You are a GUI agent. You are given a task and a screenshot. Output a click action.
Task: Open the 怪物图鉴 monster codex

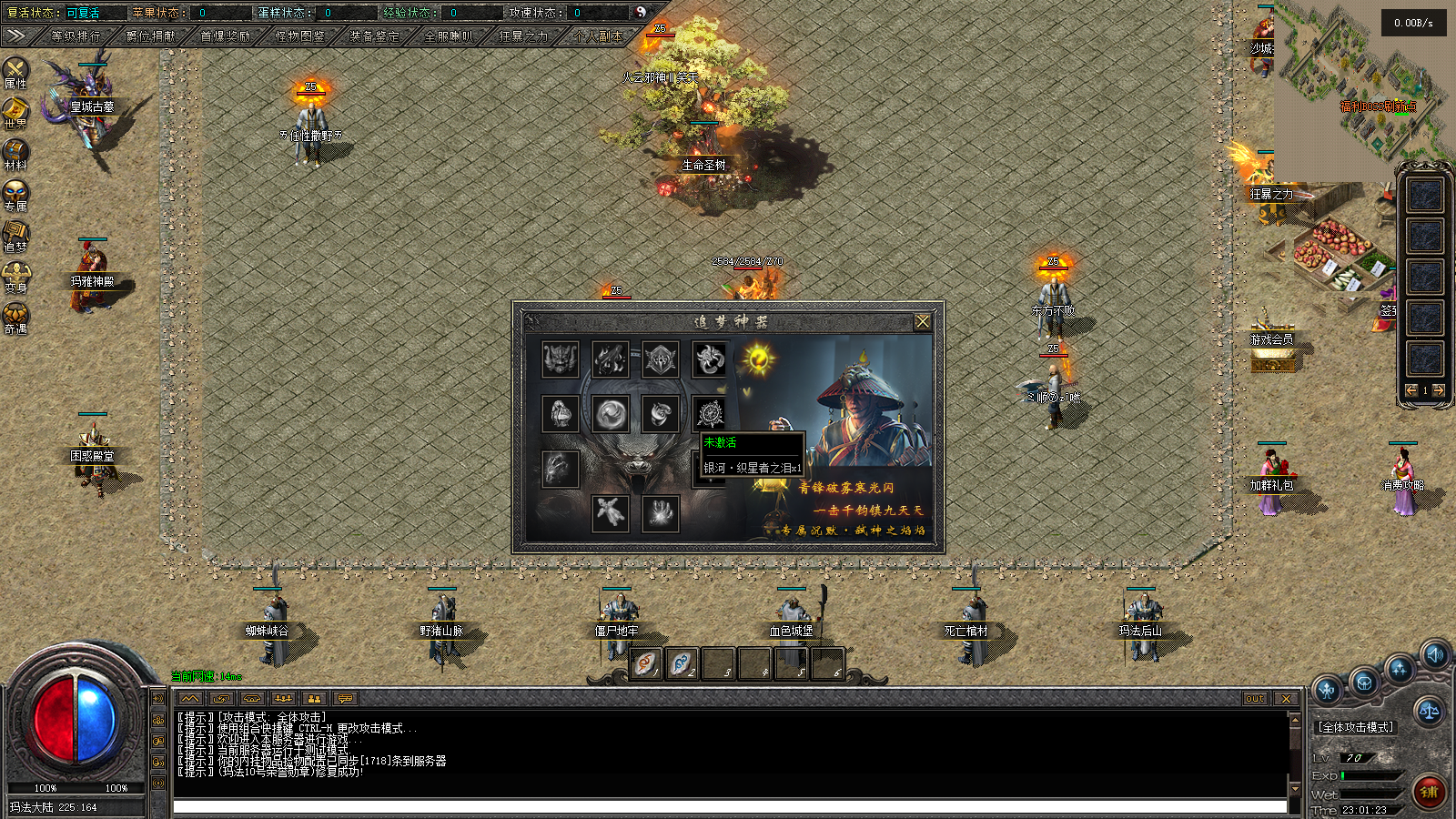point(299,36)
